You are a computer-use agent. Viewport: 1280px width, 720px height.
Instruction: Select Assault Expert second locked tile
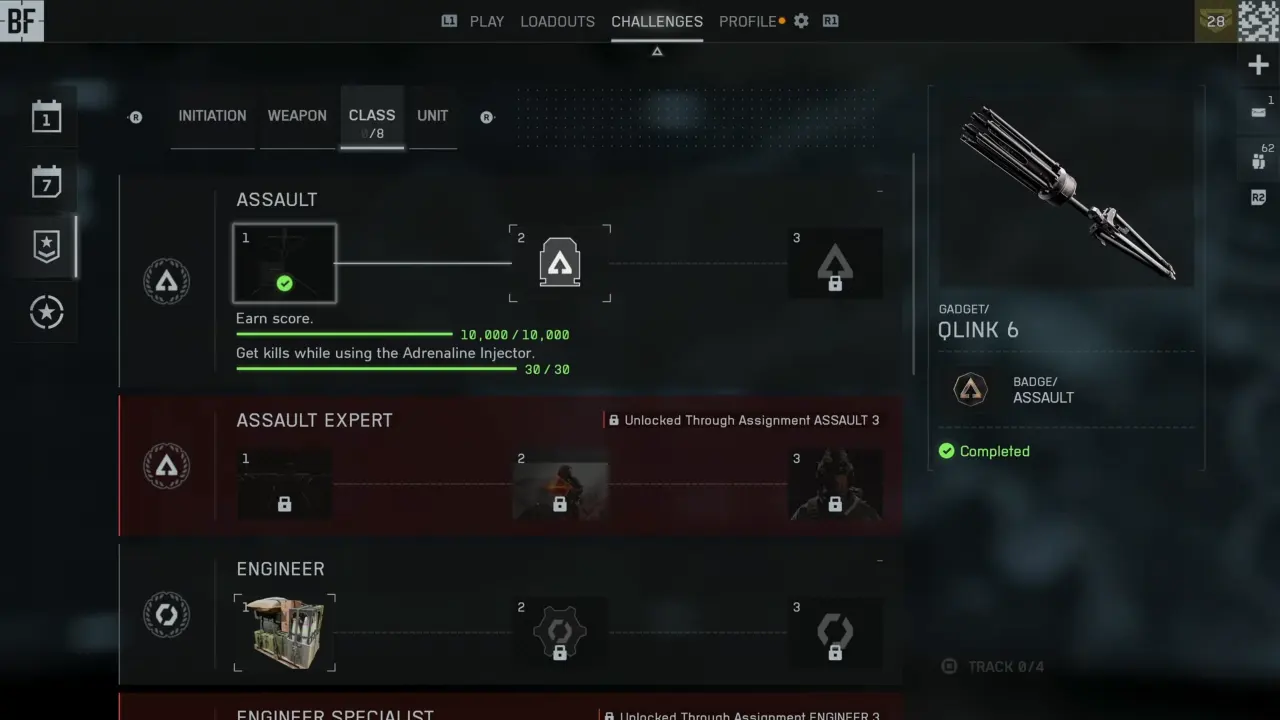tap(560, 485)
